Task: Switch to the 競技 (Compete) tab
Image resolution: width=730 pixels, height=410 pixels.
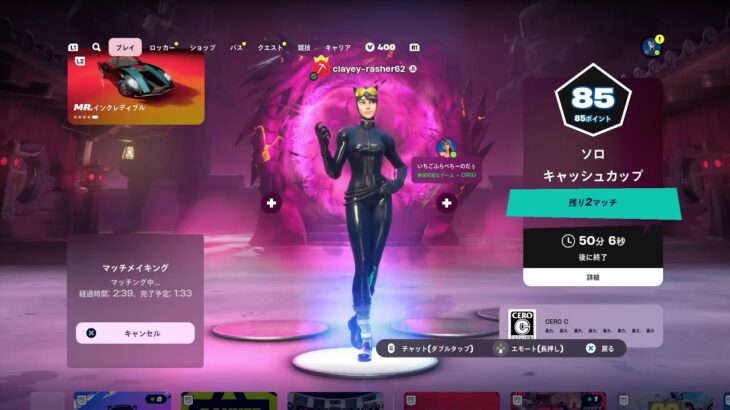Action: pos(303,47)
